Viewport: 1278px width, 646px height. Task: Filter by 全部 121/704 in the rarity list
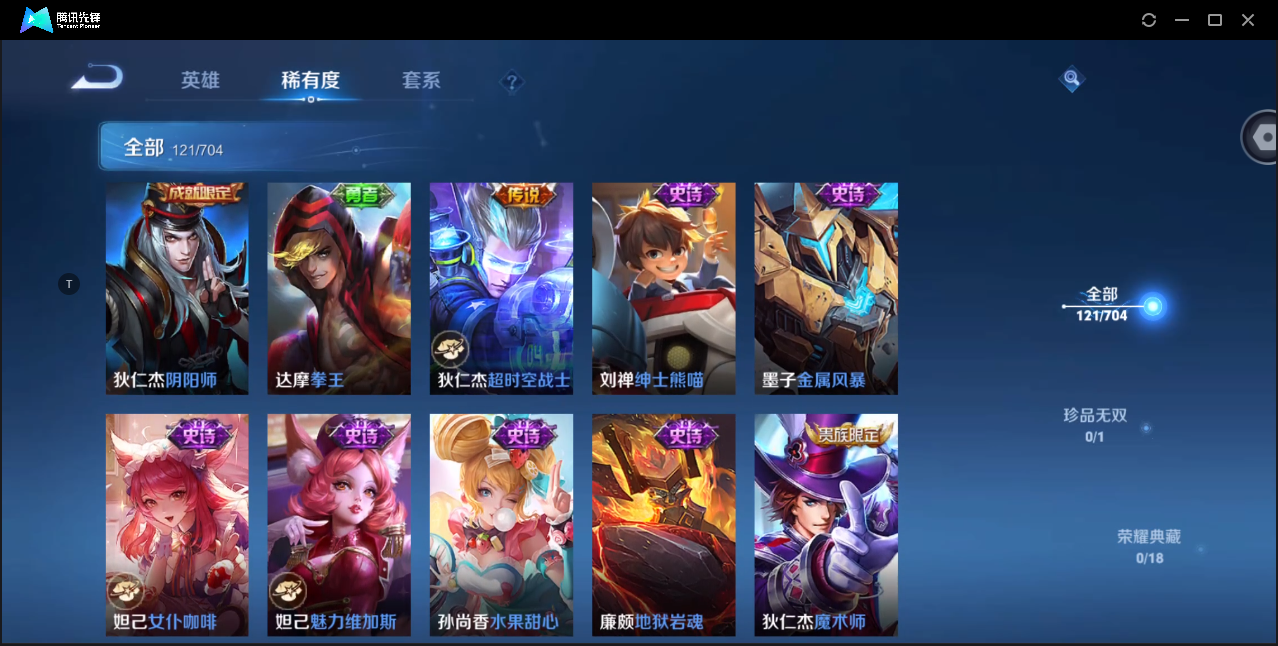pyautogui.click(x=1102, y=304)
